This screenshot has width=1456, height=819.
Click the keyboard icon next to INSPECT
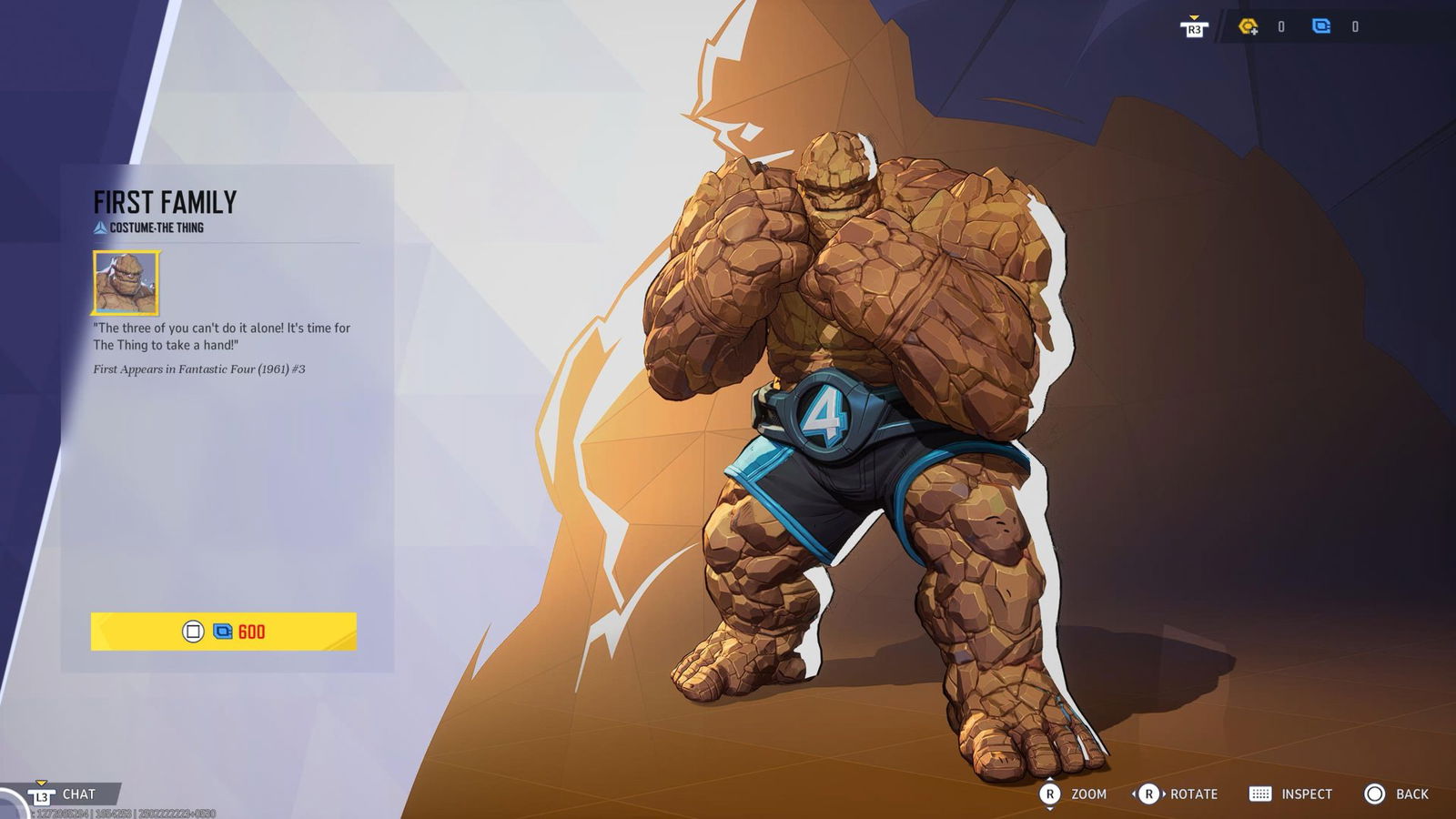tap(1259, 794)
